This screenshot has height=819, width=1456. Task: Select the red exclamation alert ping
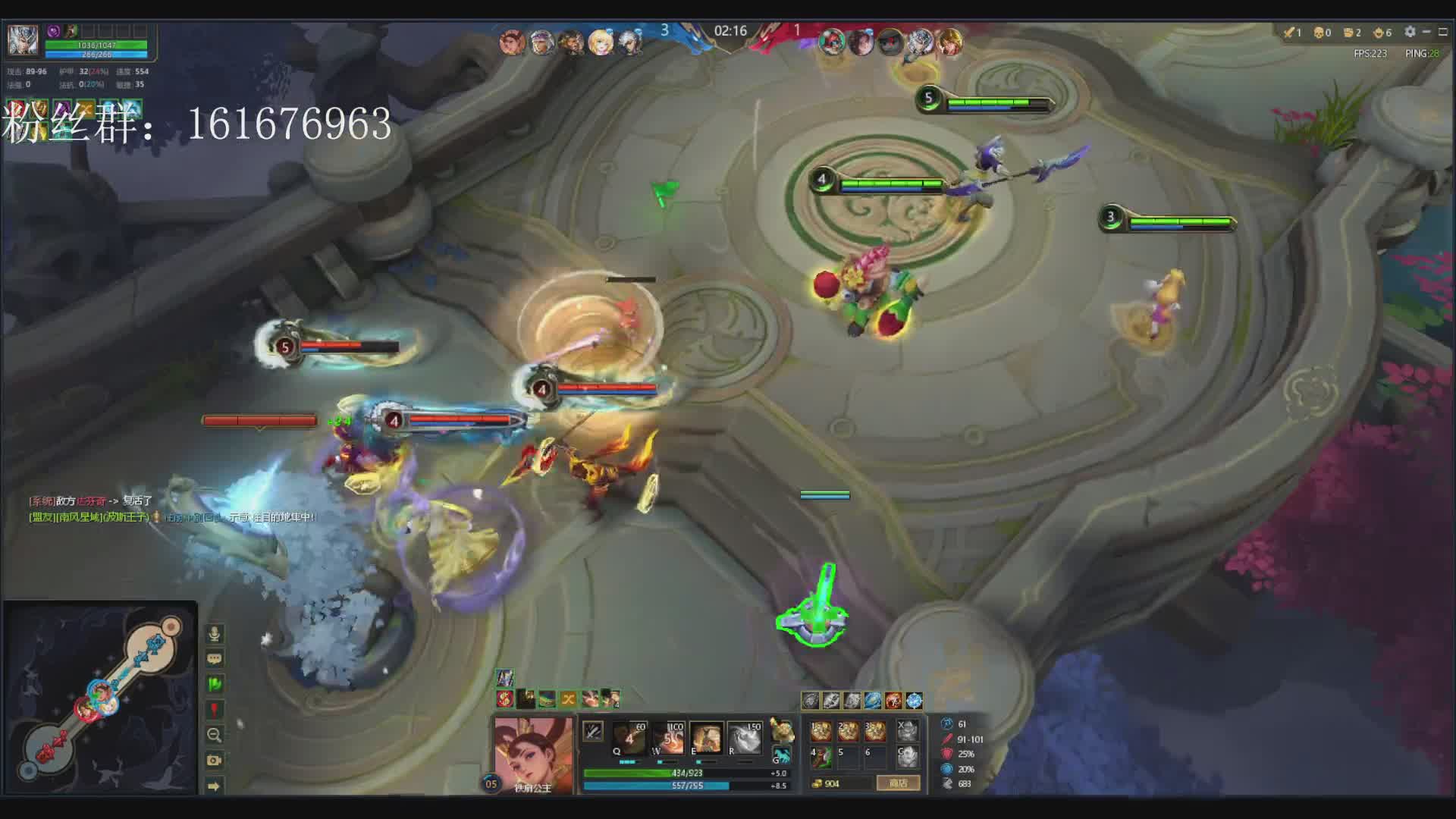coord(215,710)
